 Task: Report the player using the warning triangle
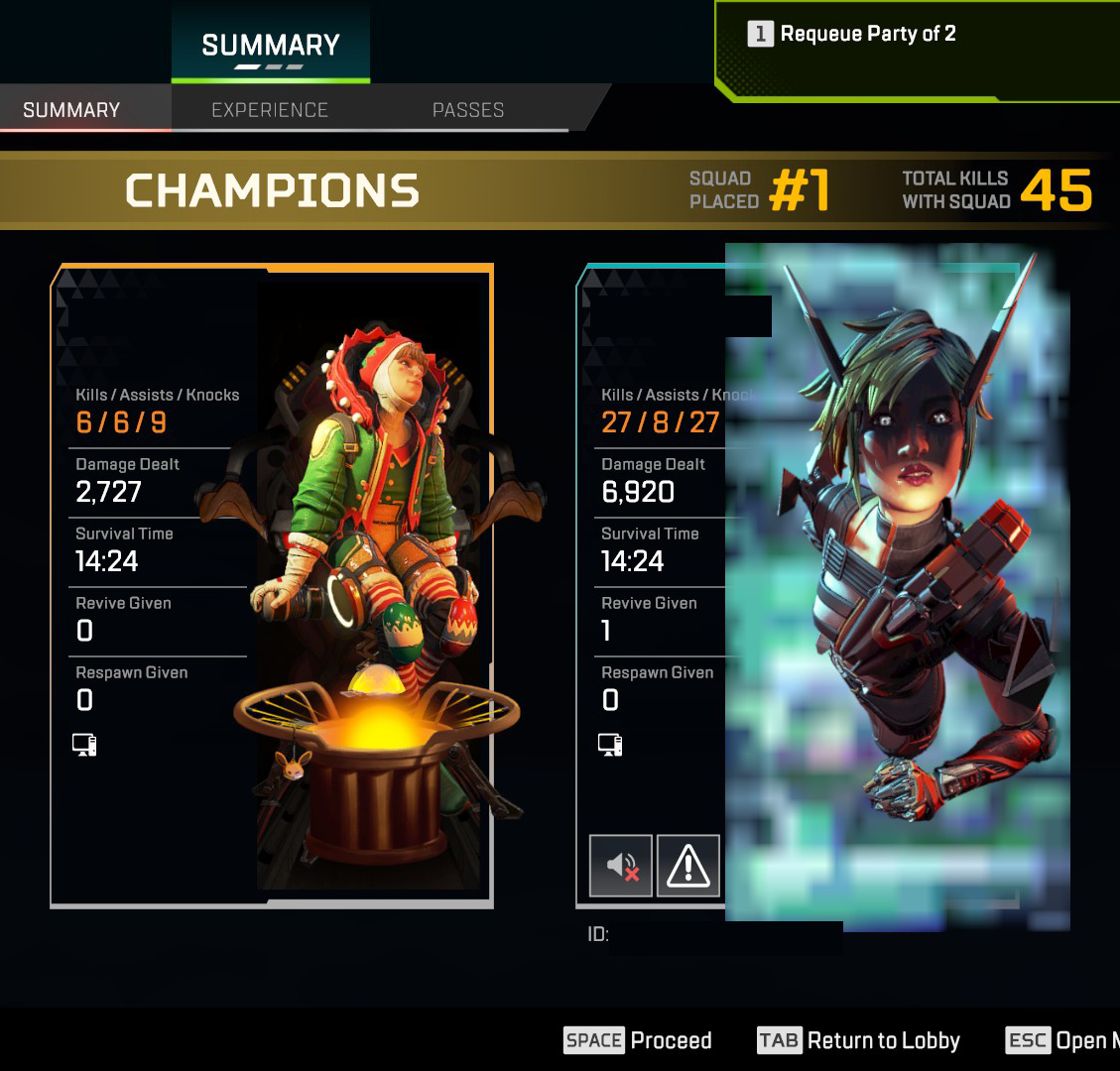pyautogui.click(x=687, y=866)
